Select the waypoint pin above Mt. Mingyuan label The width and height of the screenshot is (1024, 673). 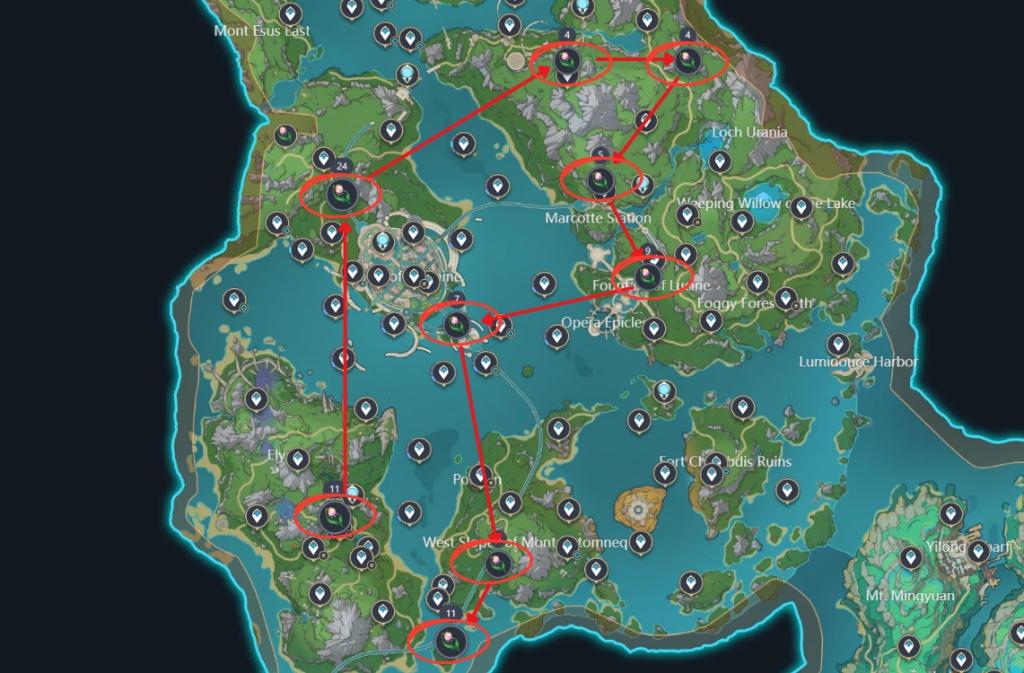(x=910, y=557)
